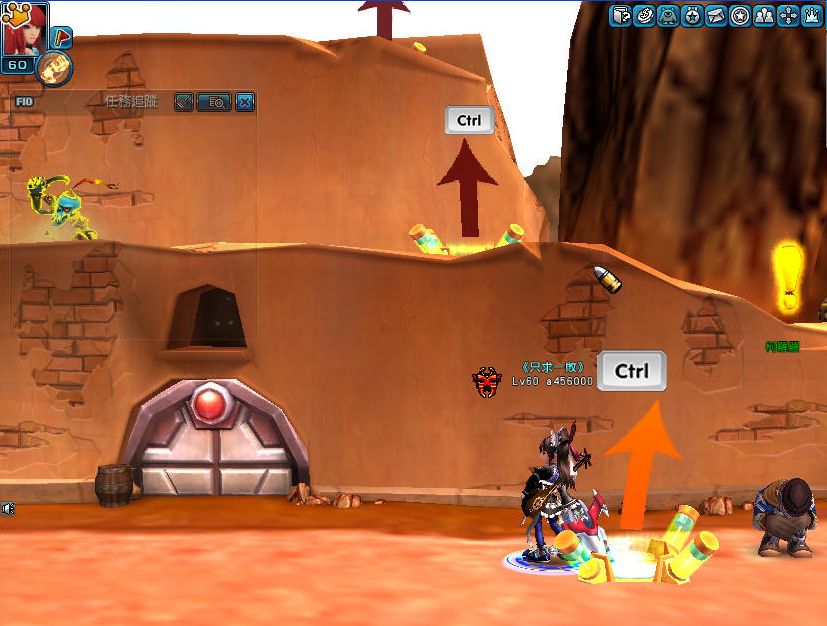
Task: Click the red flag icon beside portrait
Action: 61,38
